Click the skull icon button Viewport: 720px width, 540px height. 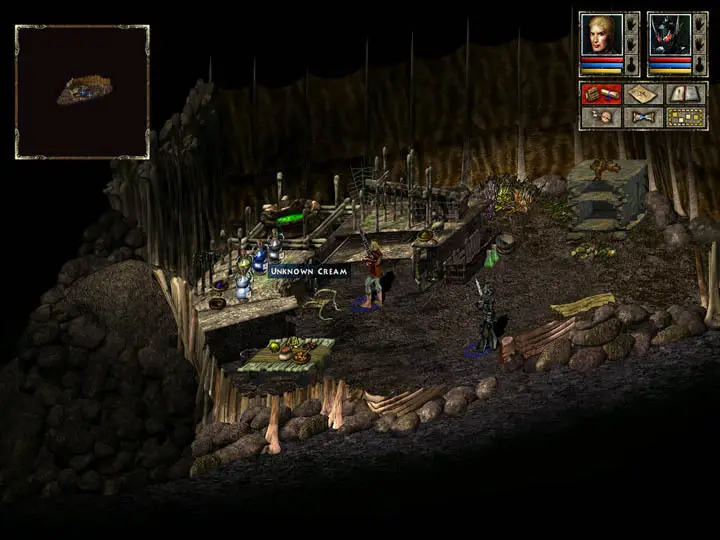pos(601,117)
